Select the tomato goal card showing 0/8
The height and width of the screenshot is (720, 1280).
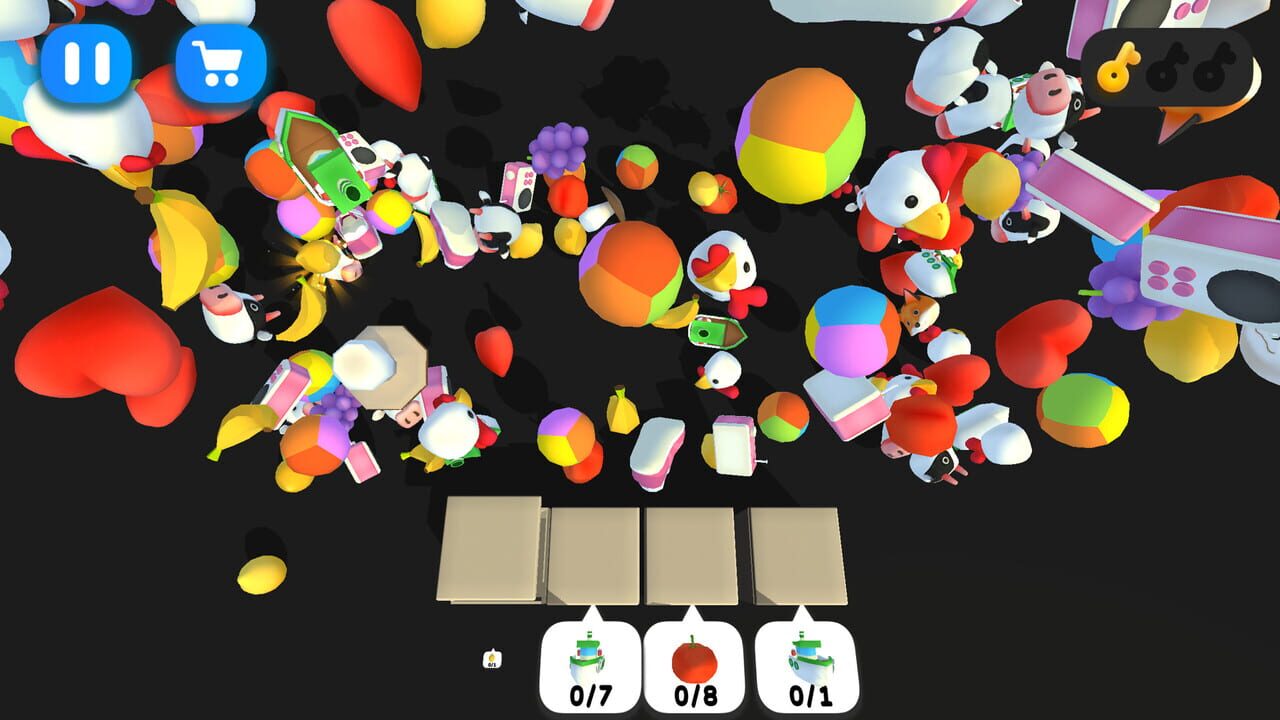click(693, 662)
